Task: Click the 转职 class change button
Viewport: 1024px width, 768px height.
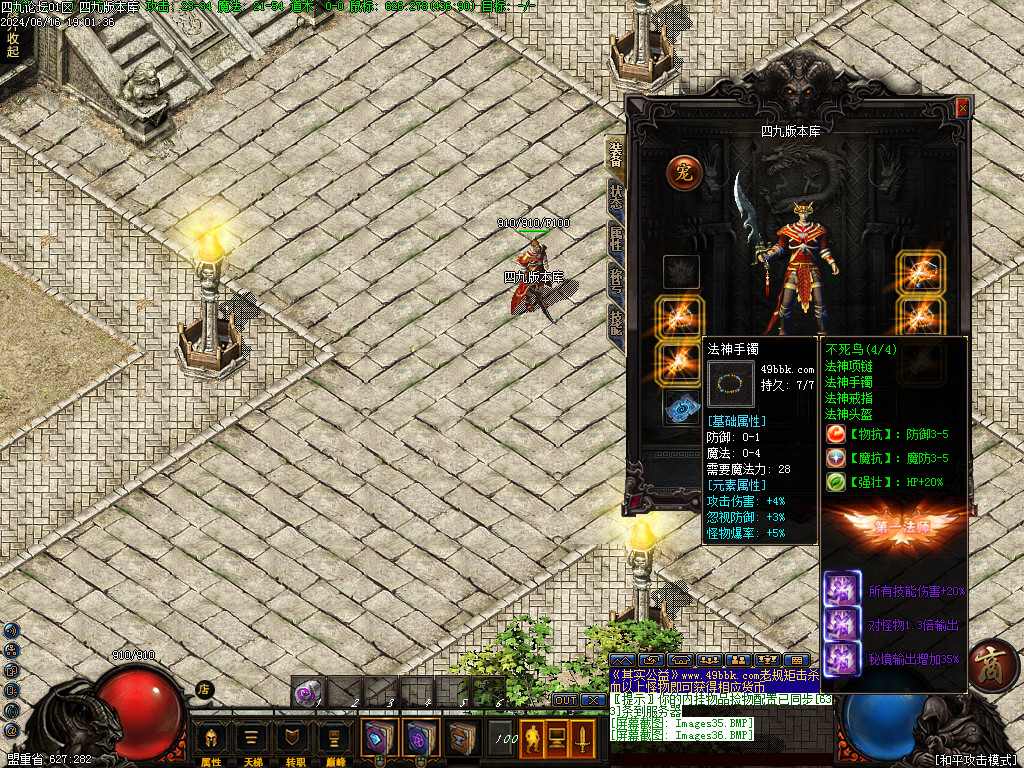Action: pos(293,739)
